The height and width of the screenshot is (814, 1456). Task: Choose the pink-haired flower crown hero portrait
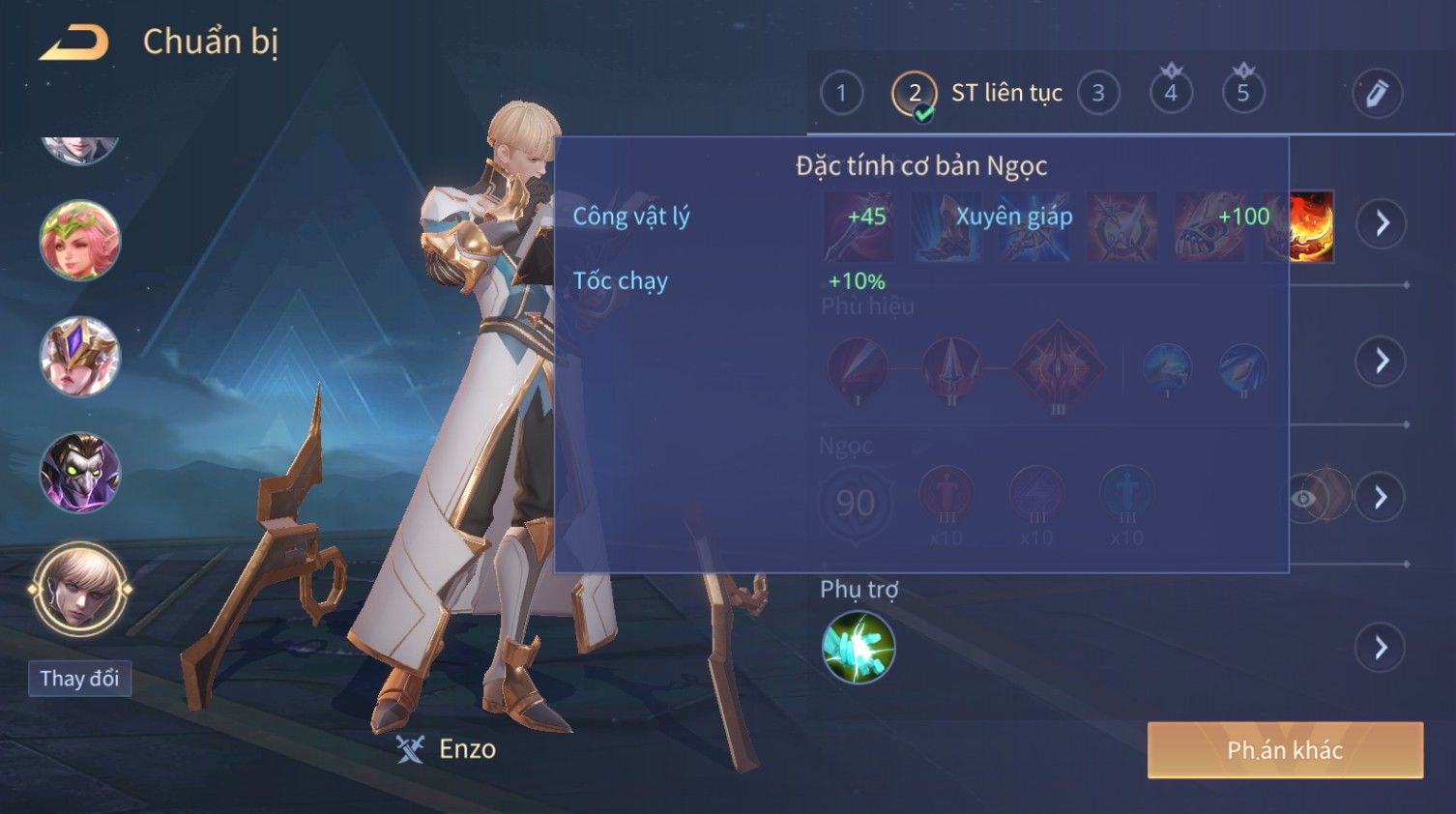point(80,241)
